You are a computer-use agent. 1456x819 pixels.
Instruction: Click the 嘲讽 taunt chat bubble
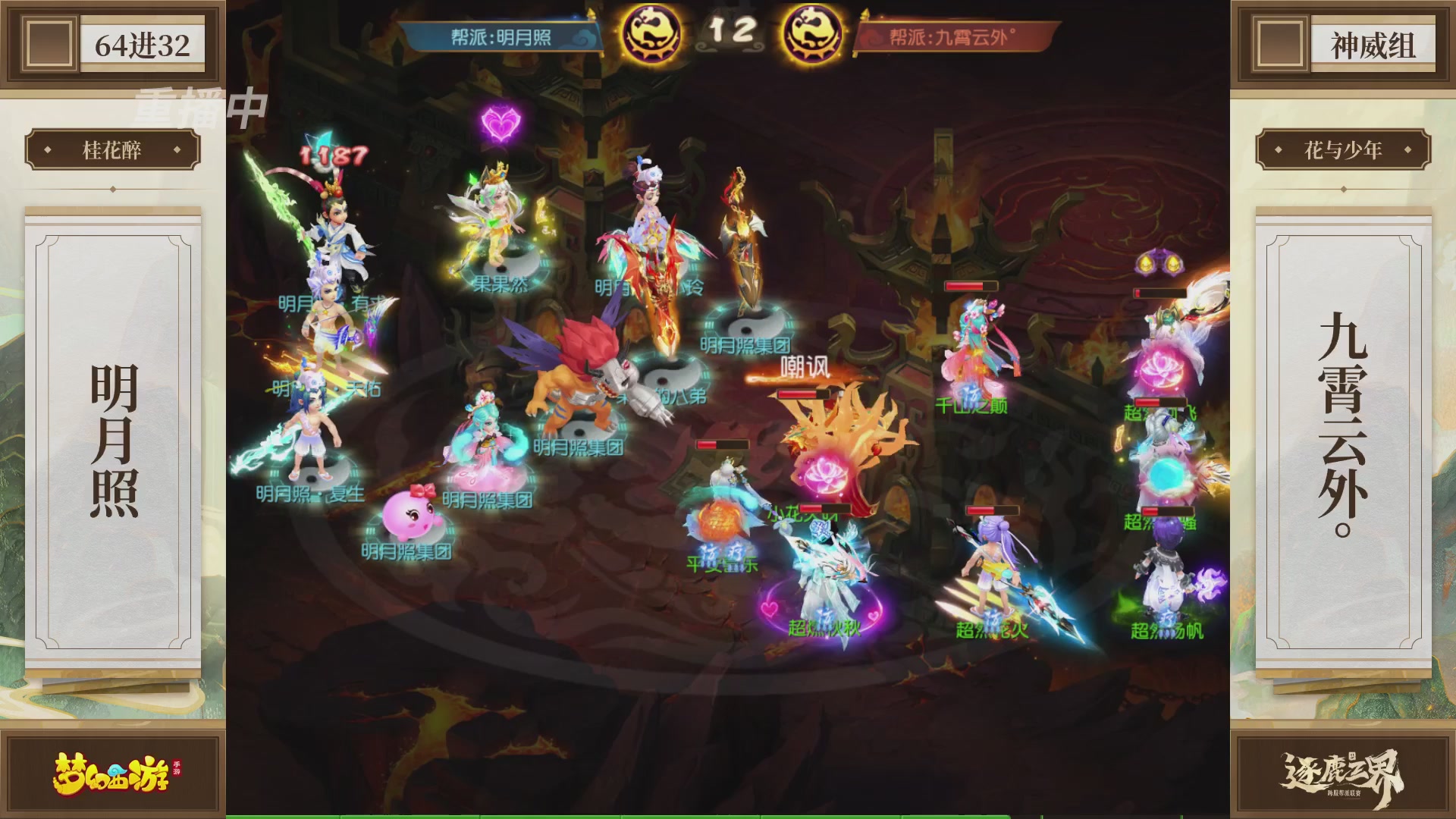(x=805, y=366)
